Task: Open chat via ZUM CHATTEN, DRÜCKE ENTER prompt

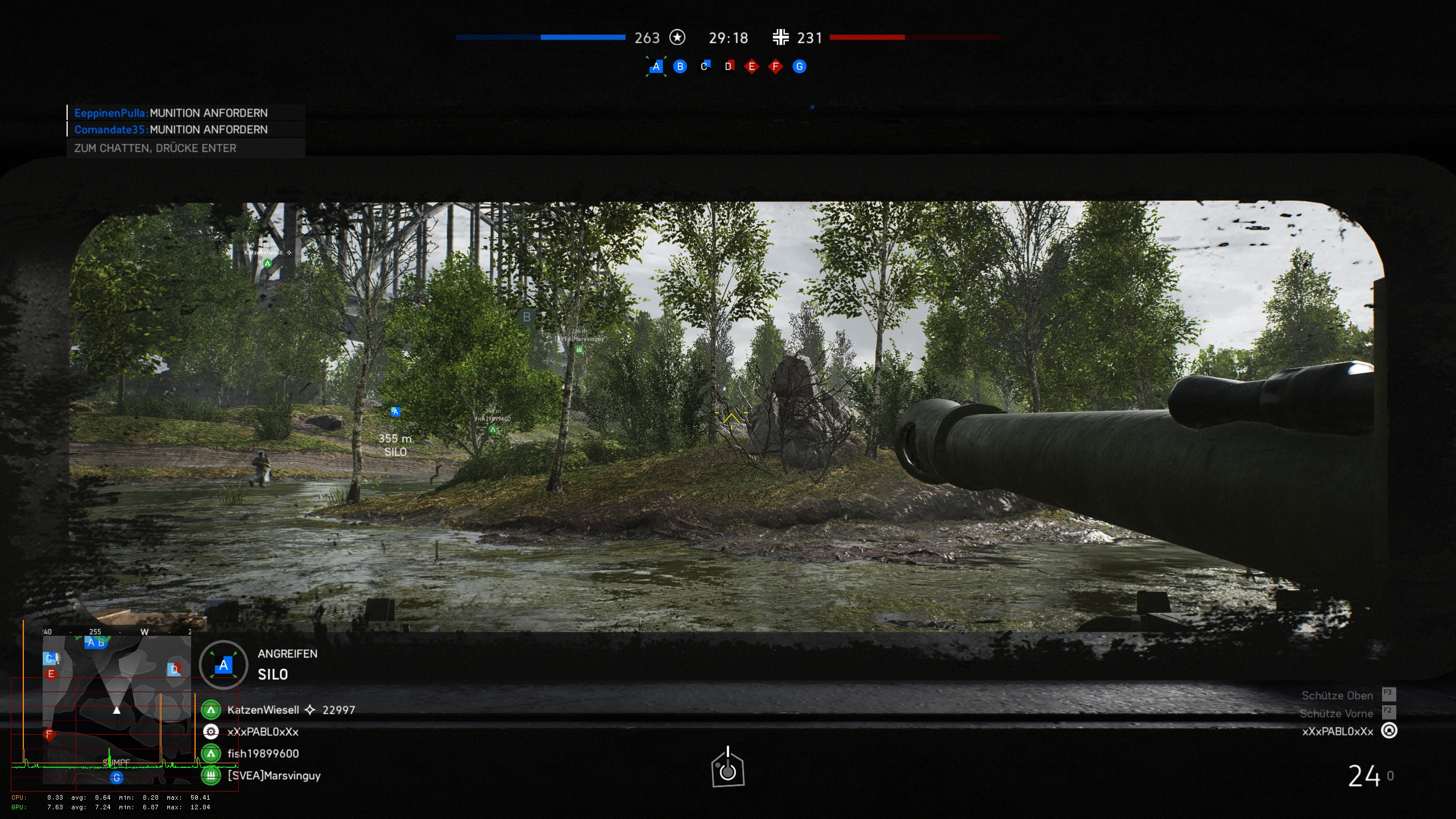Action: click(155, 148)
